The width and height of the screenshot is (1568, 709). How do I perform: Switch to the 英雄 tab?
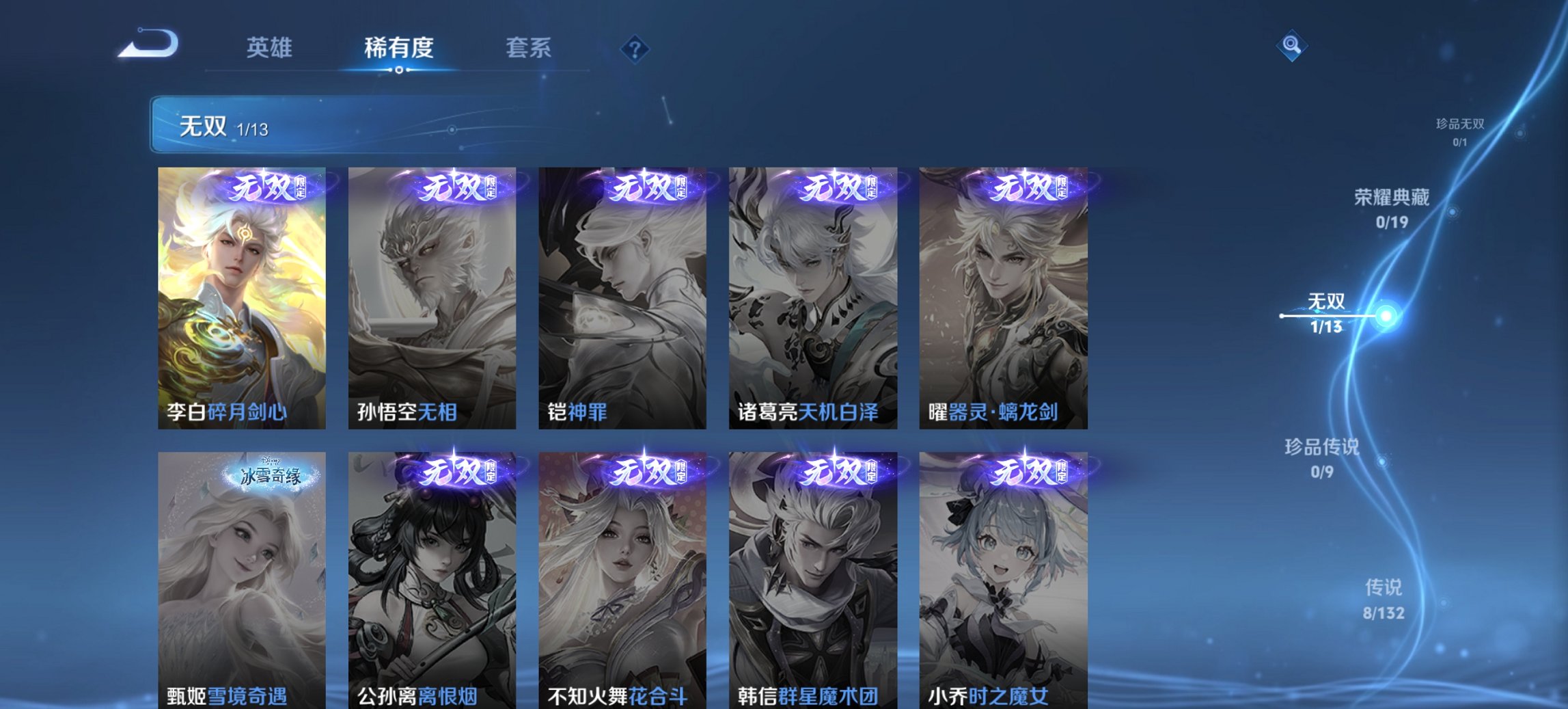[x=270, y=48]
